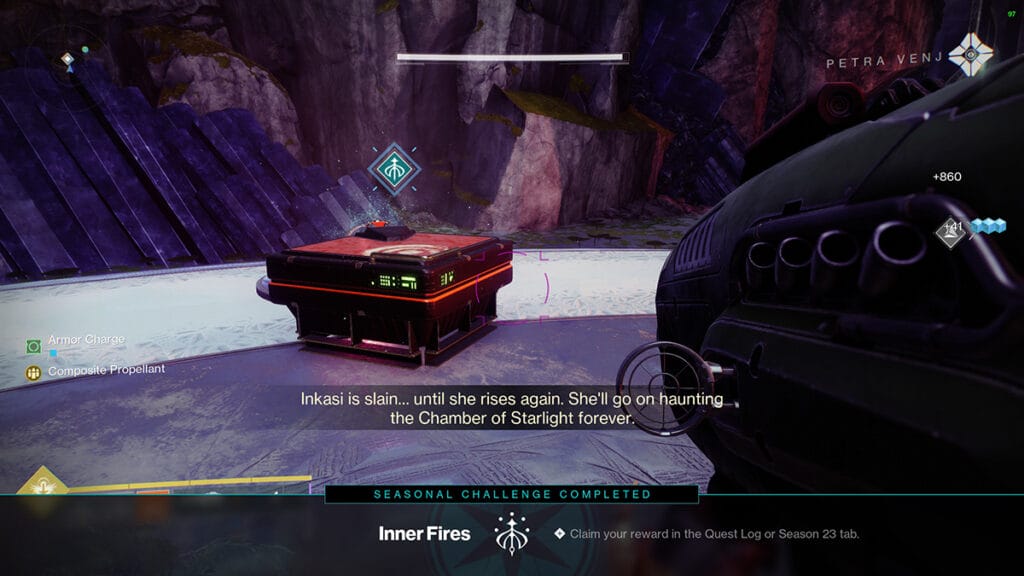The image size is (1024, 576).
Task: Click the Ghost icon beside Petra Venj
Action: click(x=970, y=54)
